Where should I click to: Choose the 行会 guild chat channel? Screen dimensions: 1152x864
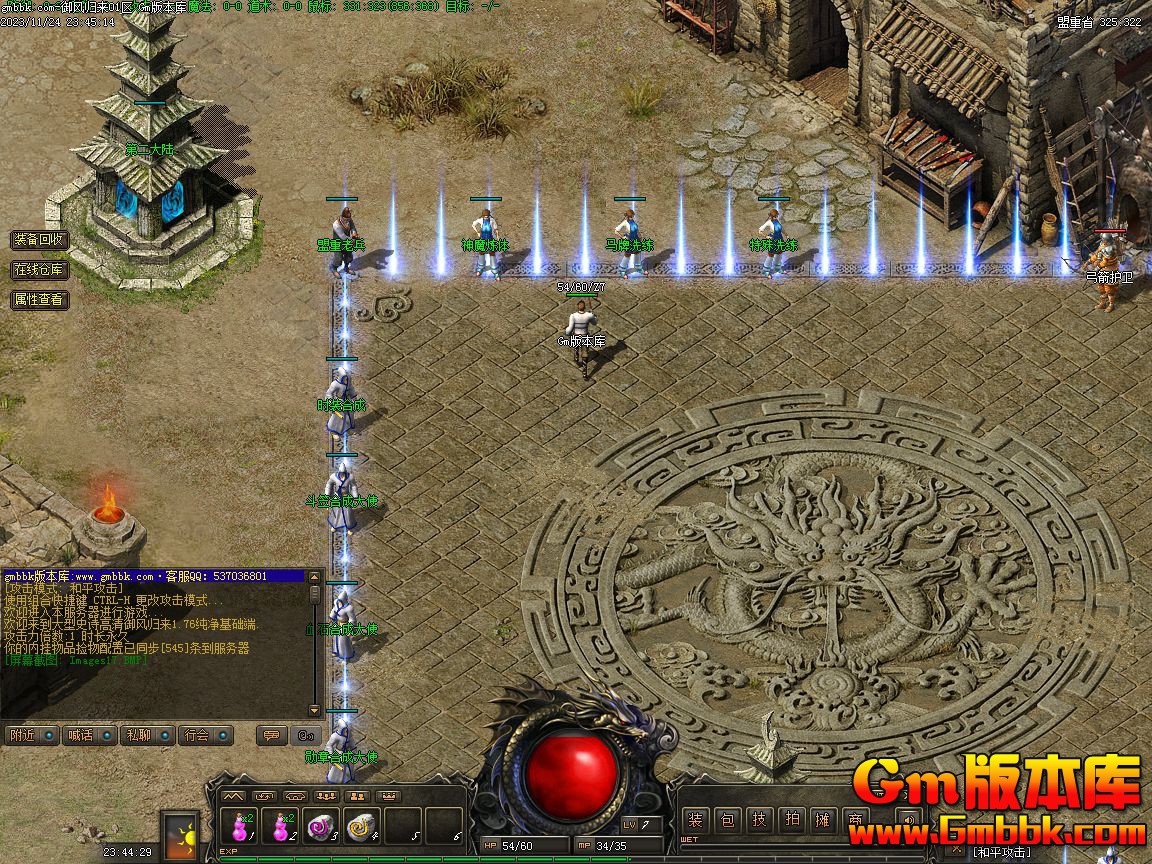(206, 735)
